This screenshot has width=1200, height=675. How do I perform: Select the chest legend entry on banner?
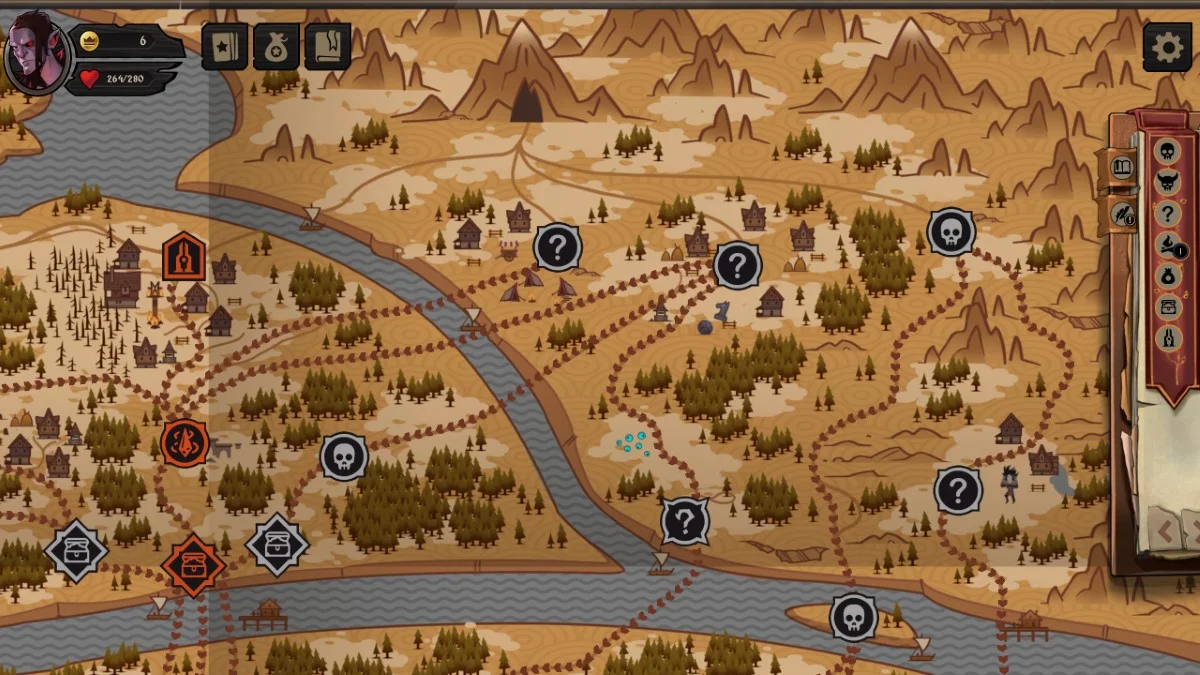1167,307
